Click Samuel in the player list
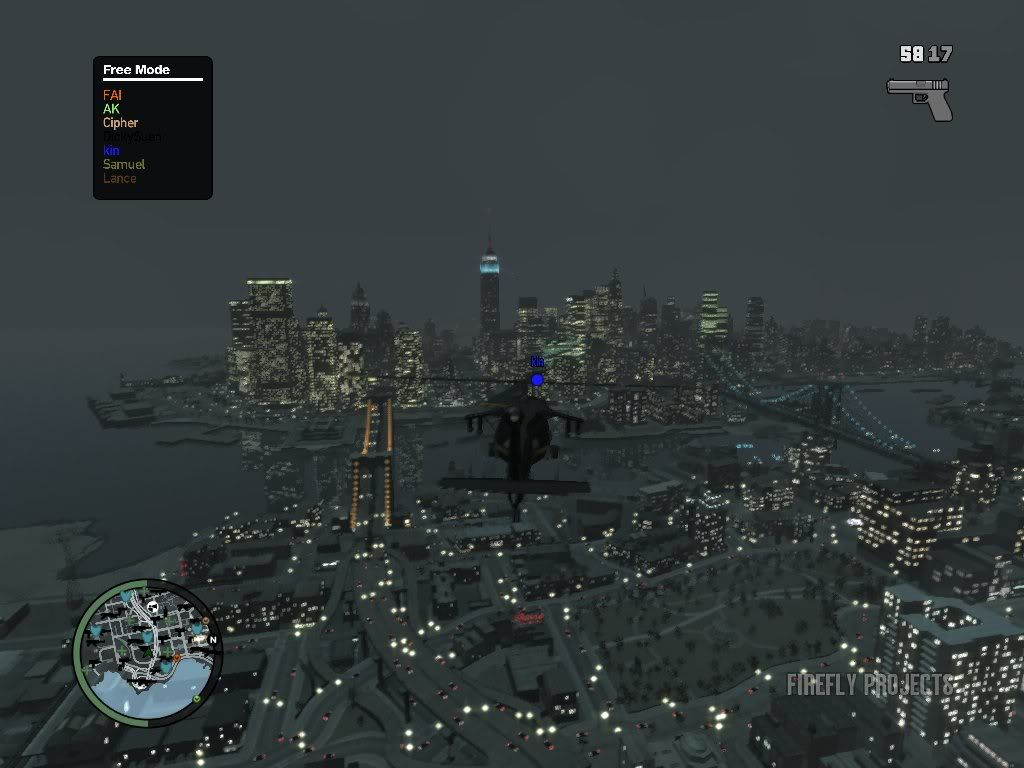1024x768 pixels. tap(124, 164)
